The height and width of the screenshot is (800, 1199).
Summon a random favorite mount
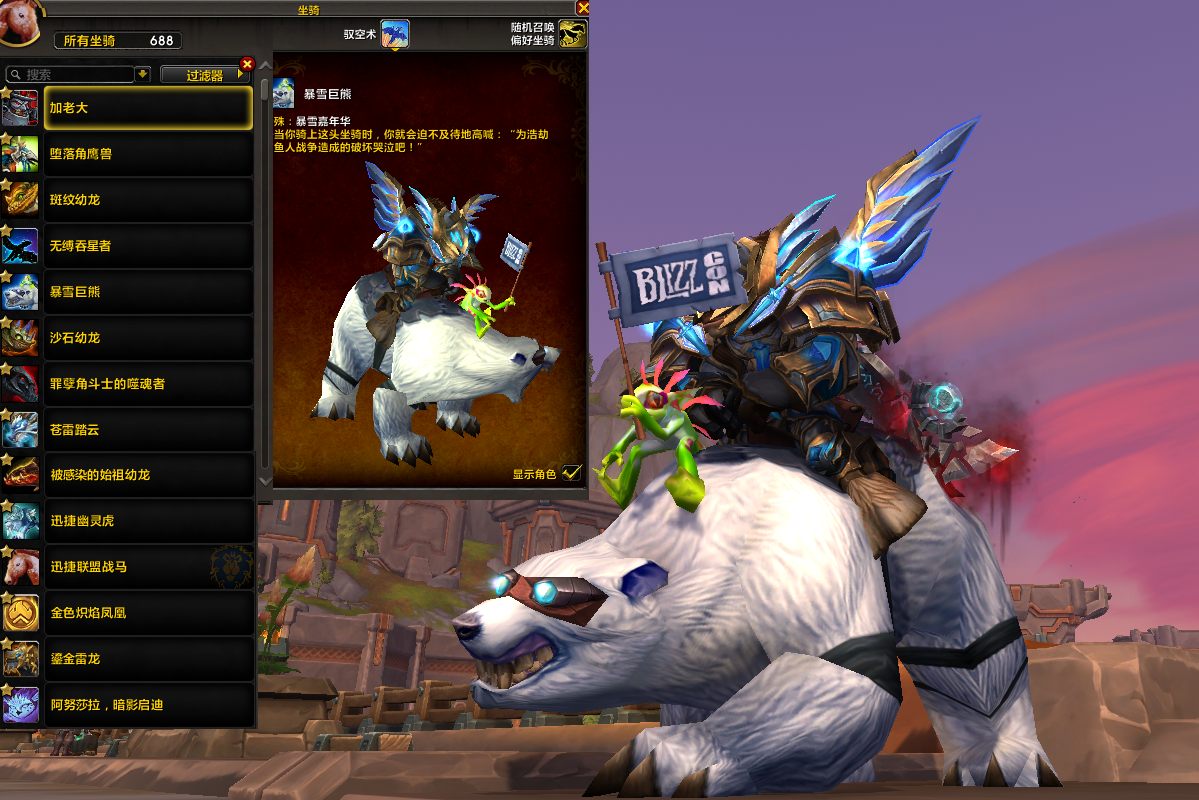coord(573,34)
